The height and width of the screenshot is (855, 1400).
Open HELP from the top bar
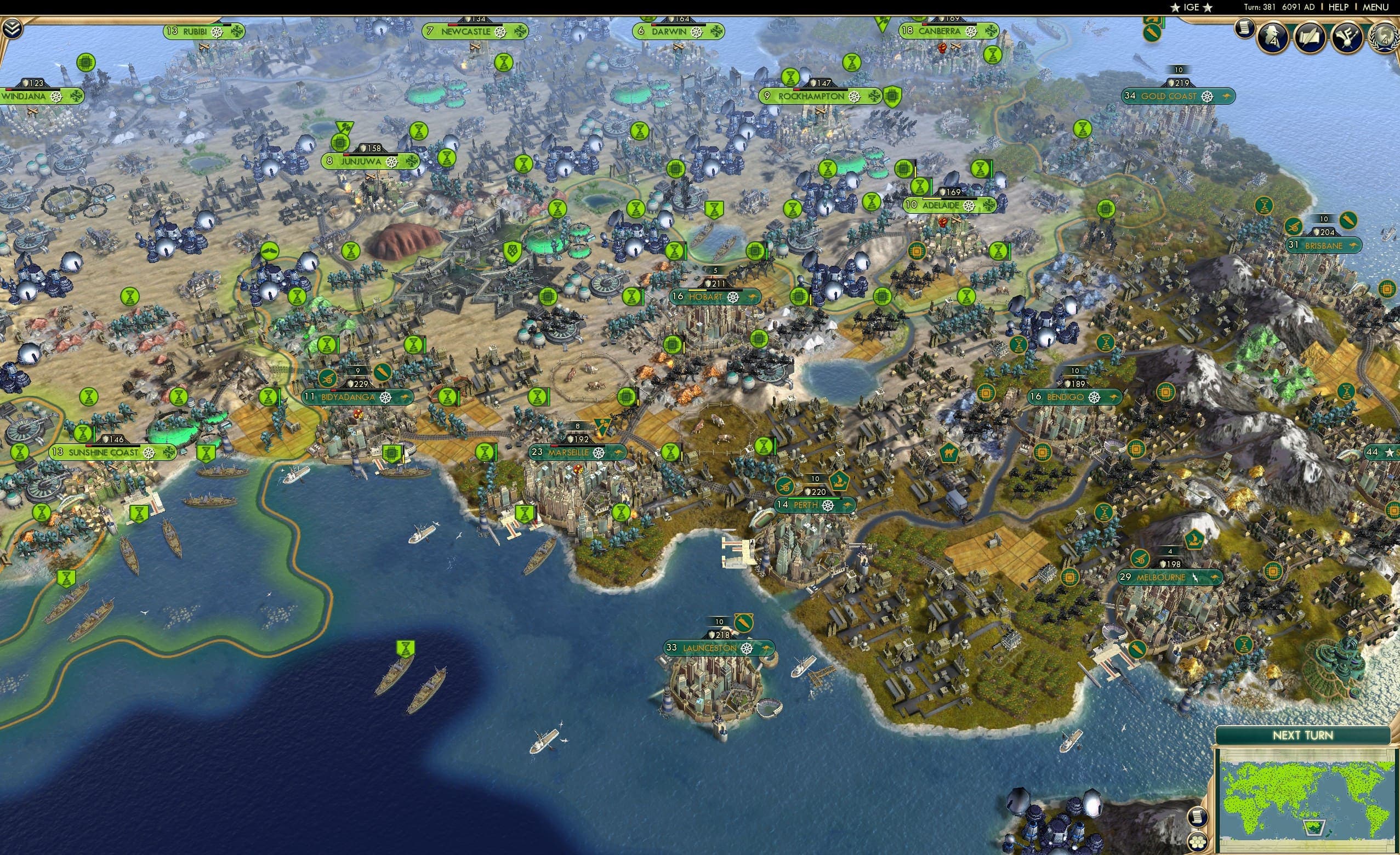pos(1339,7)
